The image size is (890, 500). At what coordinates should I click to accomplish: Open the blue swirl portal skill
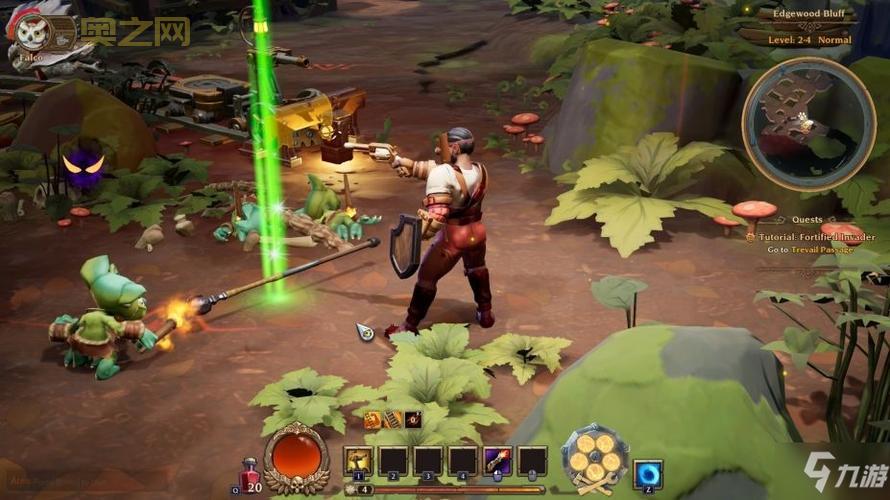(x=647, y=473)
